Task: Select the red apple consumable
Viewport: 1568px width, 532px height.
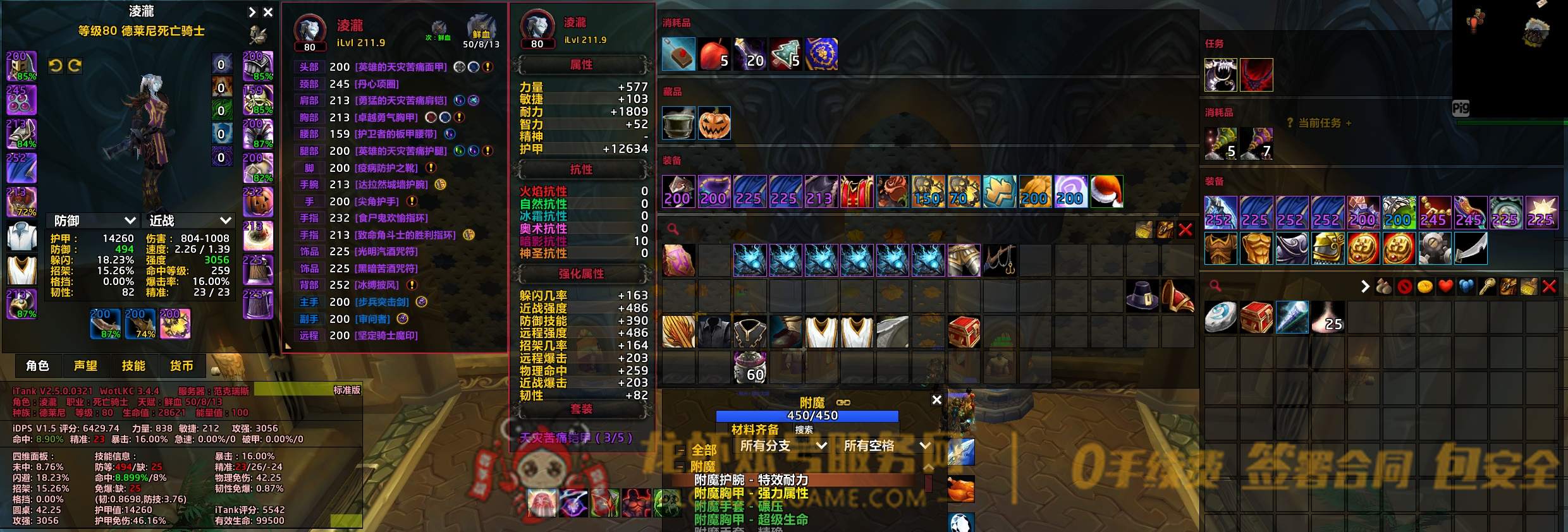Action: [714, 54]
